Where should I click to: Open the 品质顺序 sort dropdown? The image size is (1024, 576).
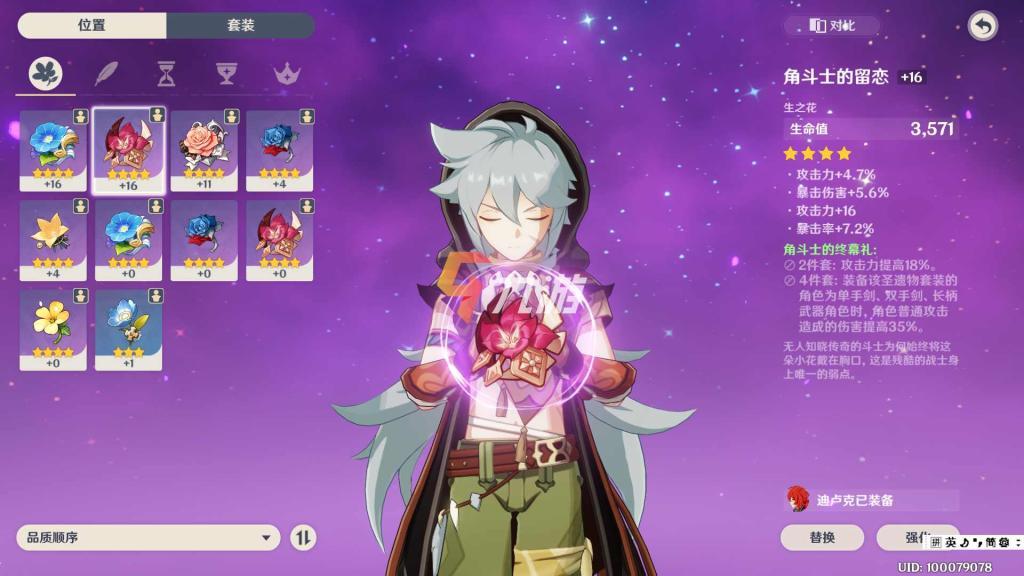pyautogui.click(x=148, y=538)
